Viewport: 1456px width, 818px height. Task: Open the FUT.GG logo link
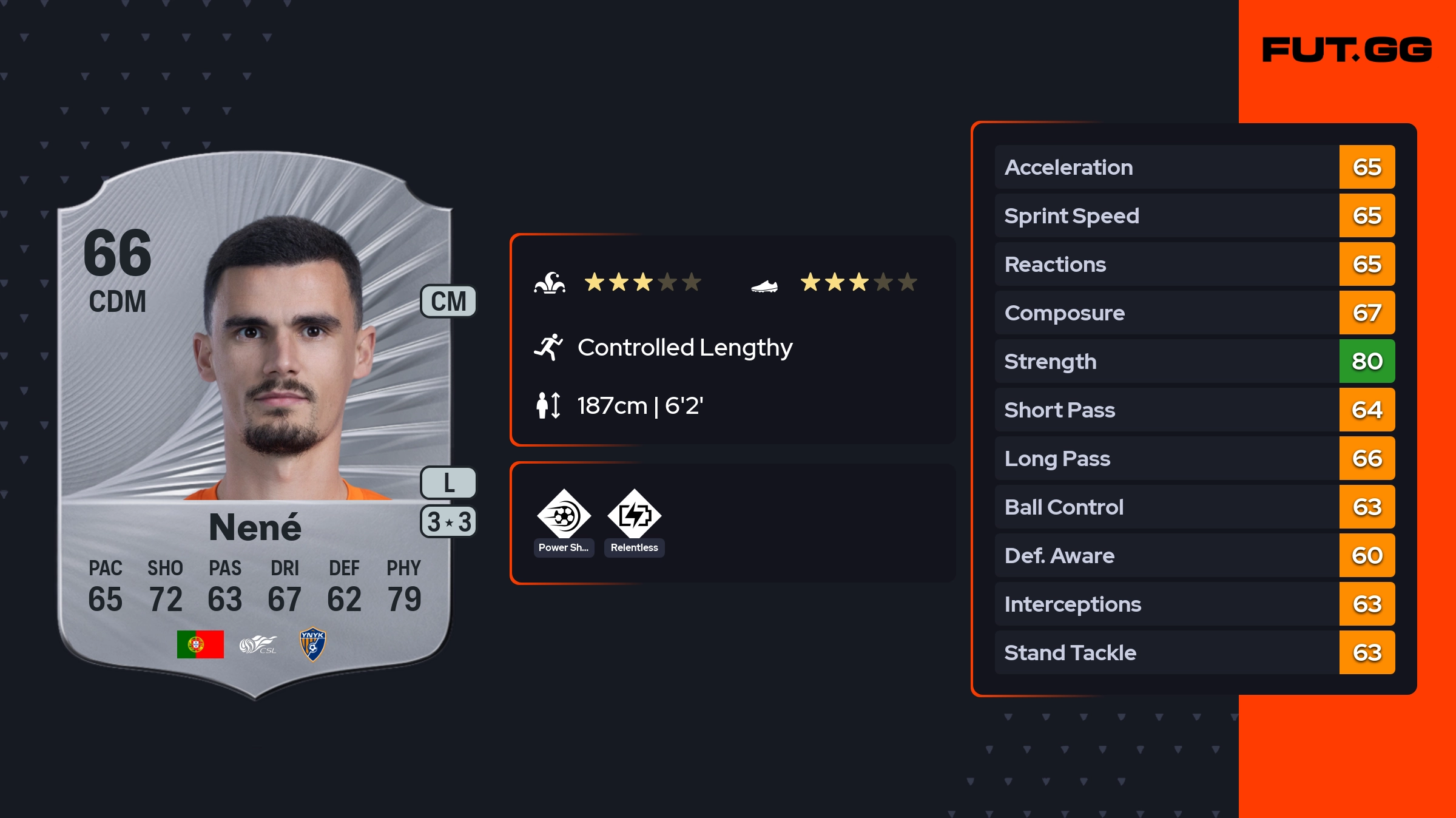tap(1347, 50)
